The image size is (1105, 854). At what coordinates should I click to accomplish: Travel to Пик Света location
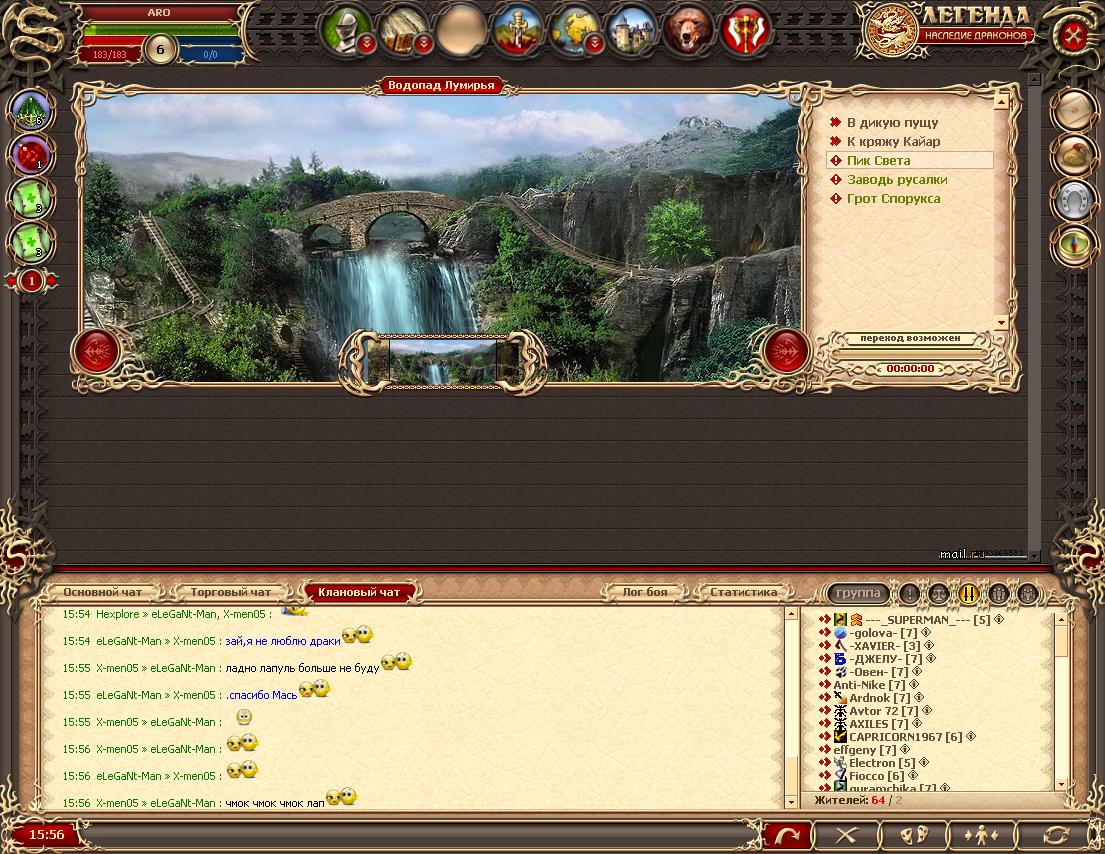click(x=878, y=160)
